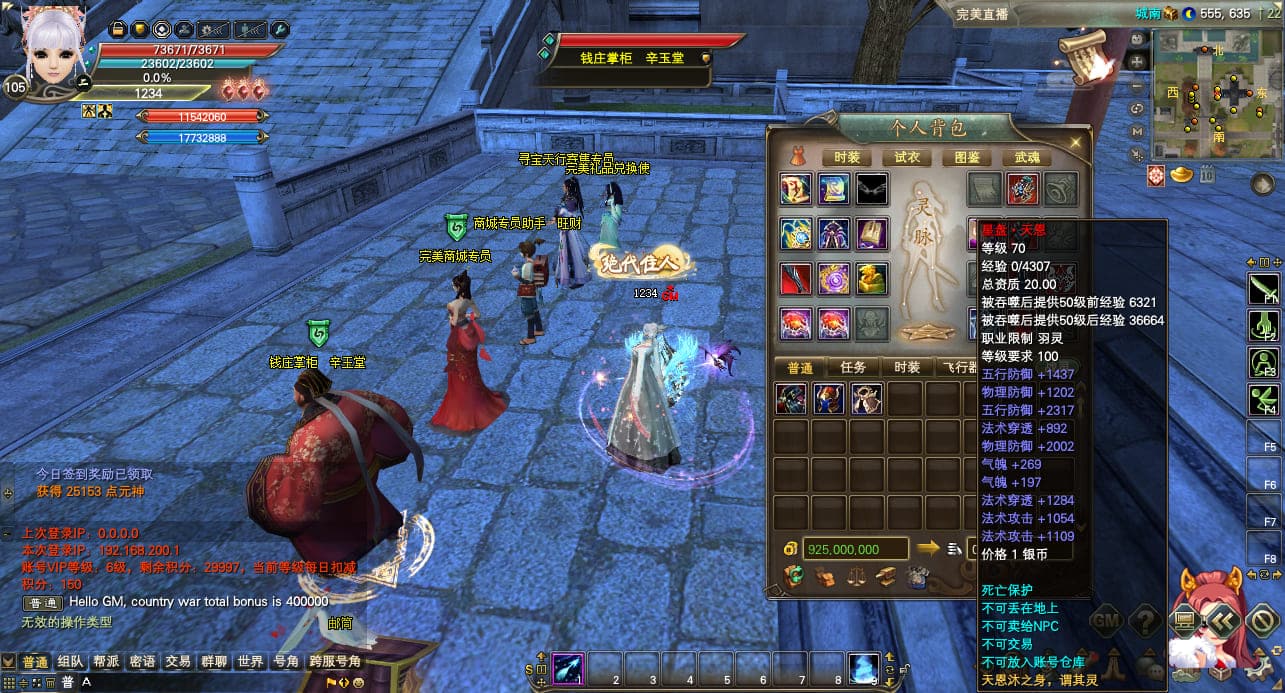Switch to the 时装 button in backpack header
Image resolution: width=1285 pixels, height=693 pixels.
846,158
